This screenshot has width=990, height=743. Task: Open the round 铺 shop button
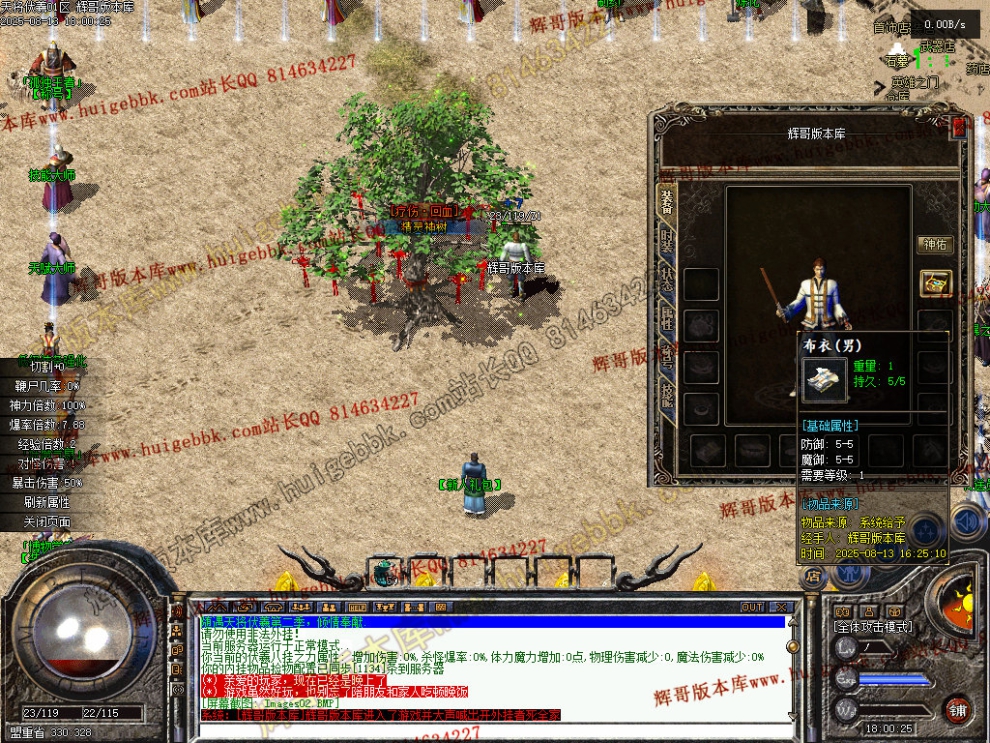958,709
